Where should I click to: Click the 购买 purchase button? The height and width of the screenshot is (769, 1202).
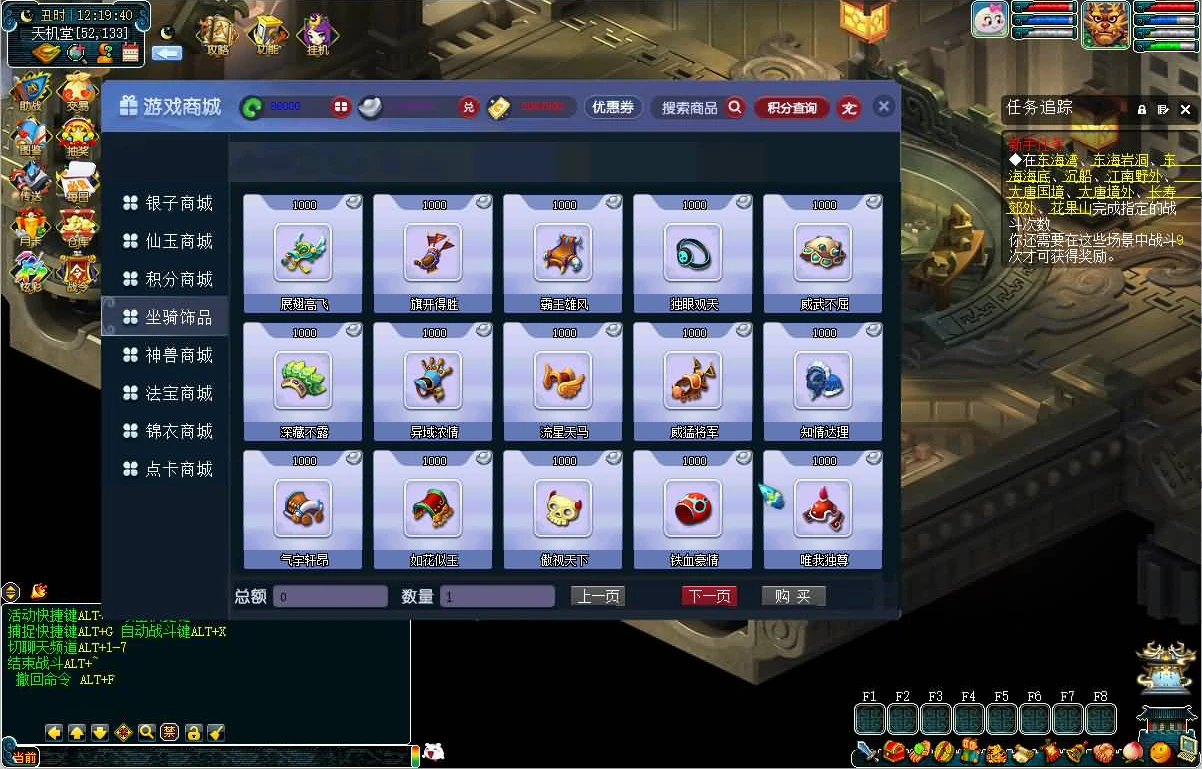pos(793,597)
